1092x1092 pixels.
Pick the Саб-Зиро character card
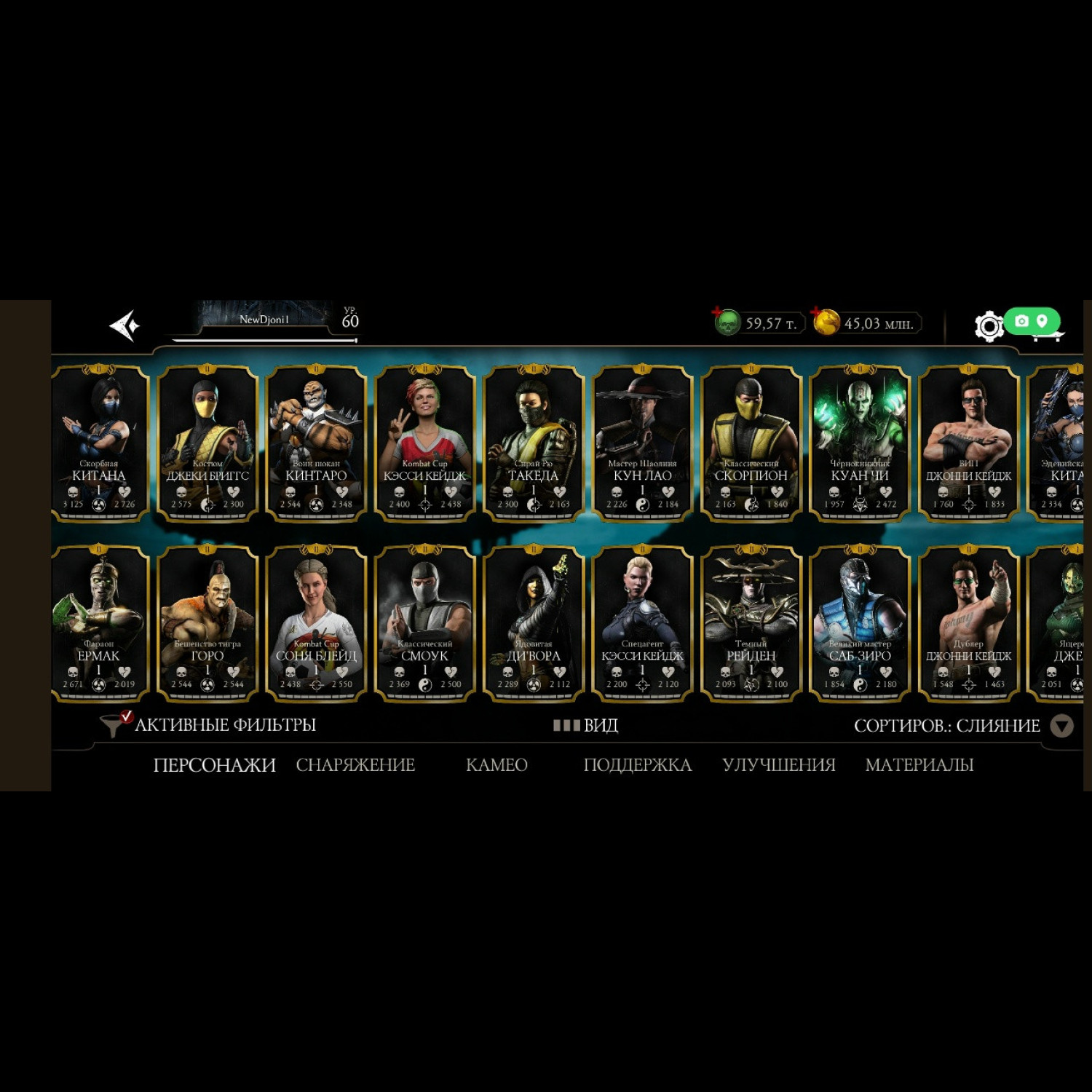tap(859, 623)
